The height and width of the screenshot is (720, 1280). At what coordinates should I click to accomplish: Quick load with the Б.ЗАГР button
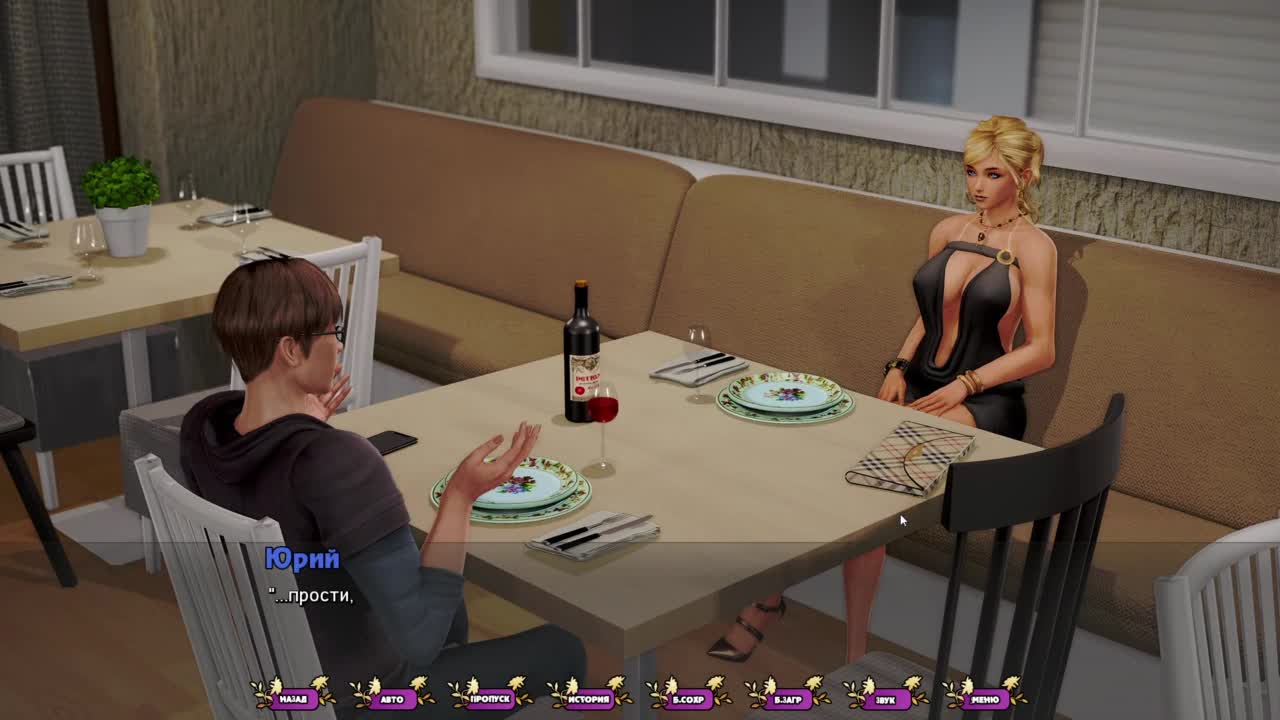pyautogui.click(x=787, y=698)
